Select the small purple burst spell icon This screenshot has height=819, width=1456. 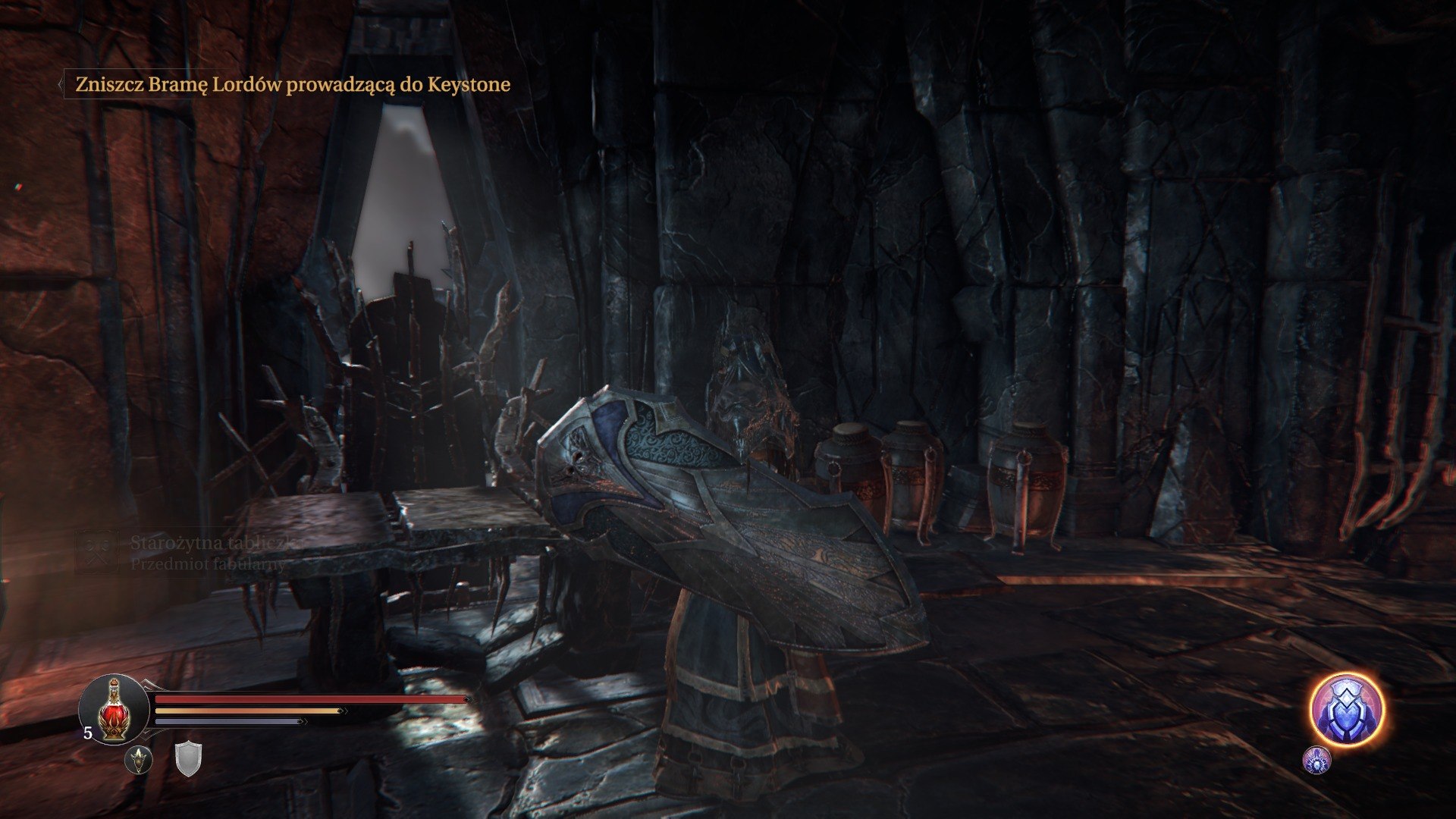(x=1317, y=760)
